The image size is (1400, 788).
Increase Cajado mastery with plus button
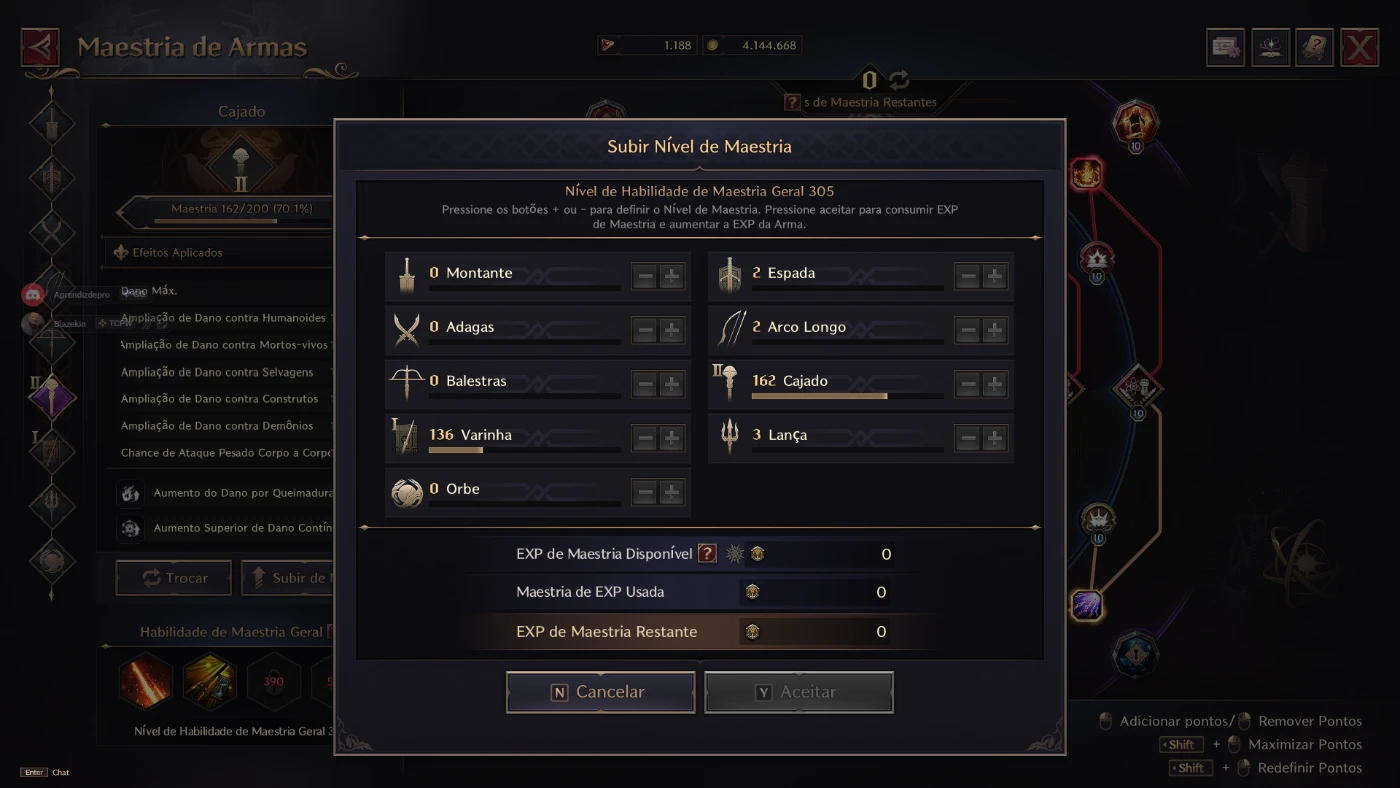[x=995, y=384]
